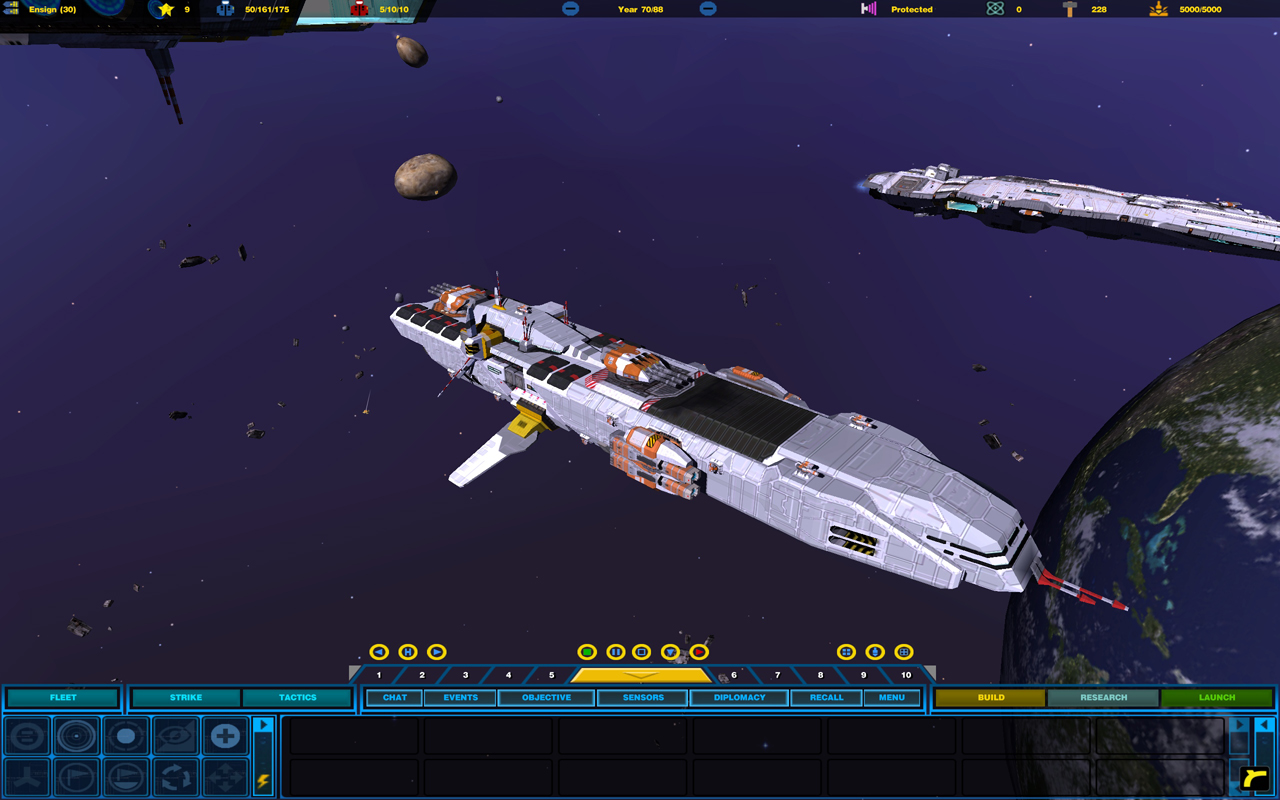The image size is (1280, 800).
Task: Open the Diplomacy screen
Action: point(739,697)
